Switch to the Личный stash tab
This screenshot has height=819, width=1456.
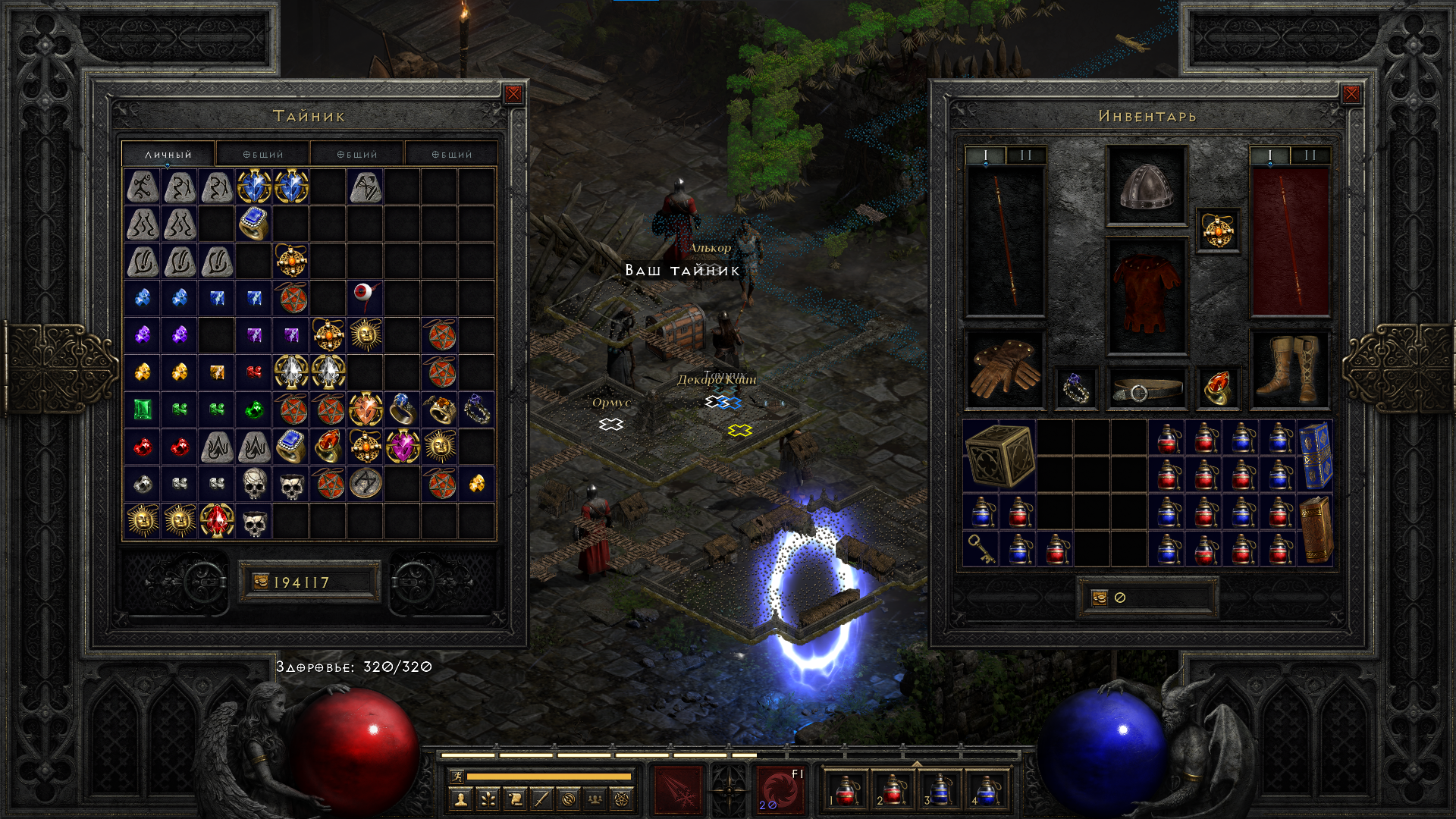[x=168, y=154]
